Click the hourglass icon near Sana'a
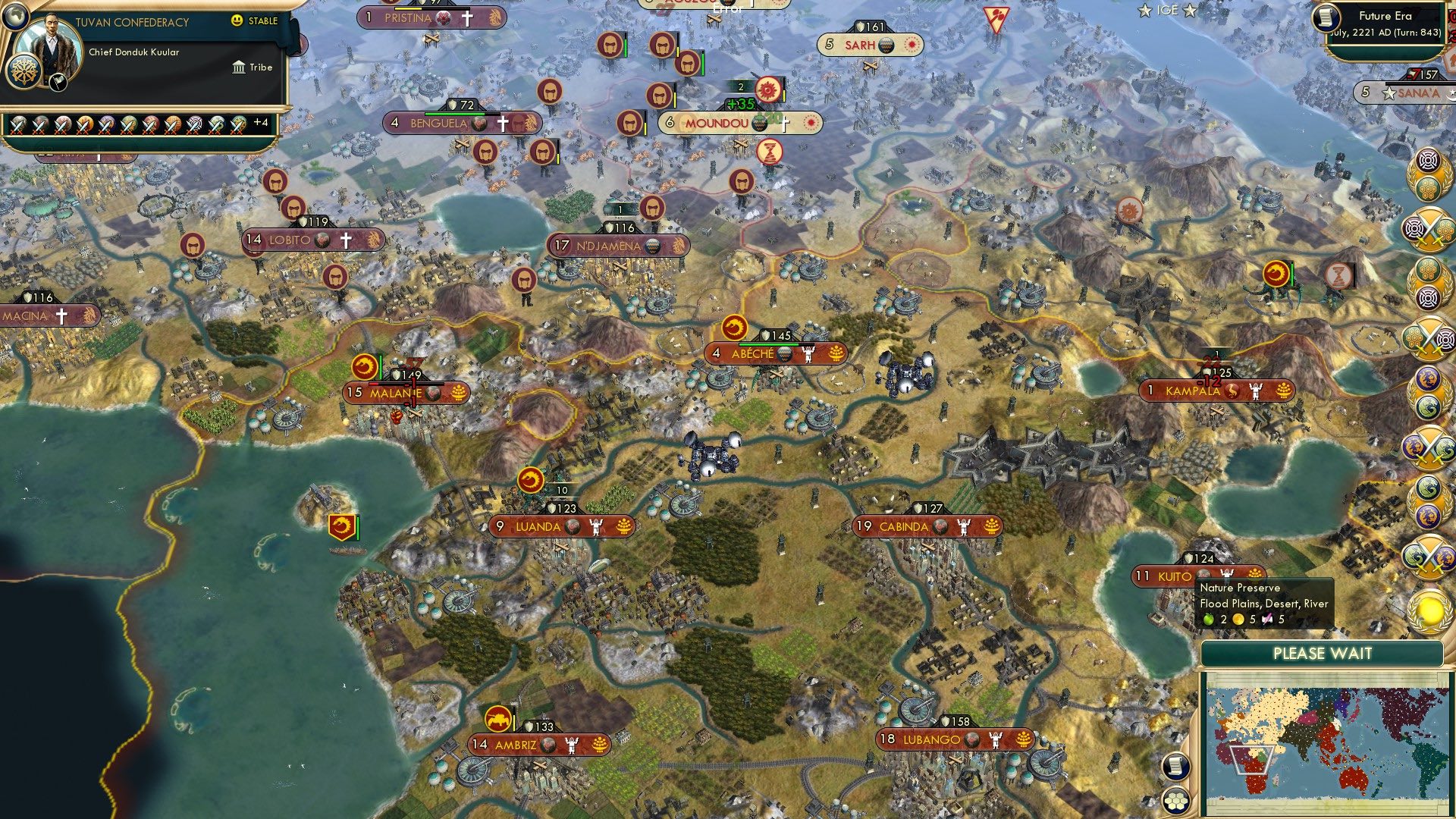The height and width of the screenshot is (819, 1456). click(x=1338, y=277)
